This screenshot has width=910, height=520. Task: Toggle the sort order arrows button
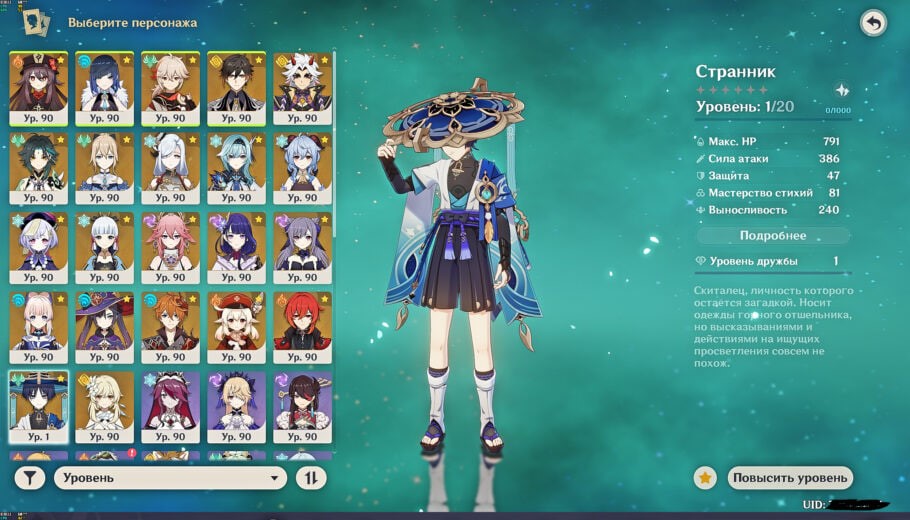pos(311,478)
